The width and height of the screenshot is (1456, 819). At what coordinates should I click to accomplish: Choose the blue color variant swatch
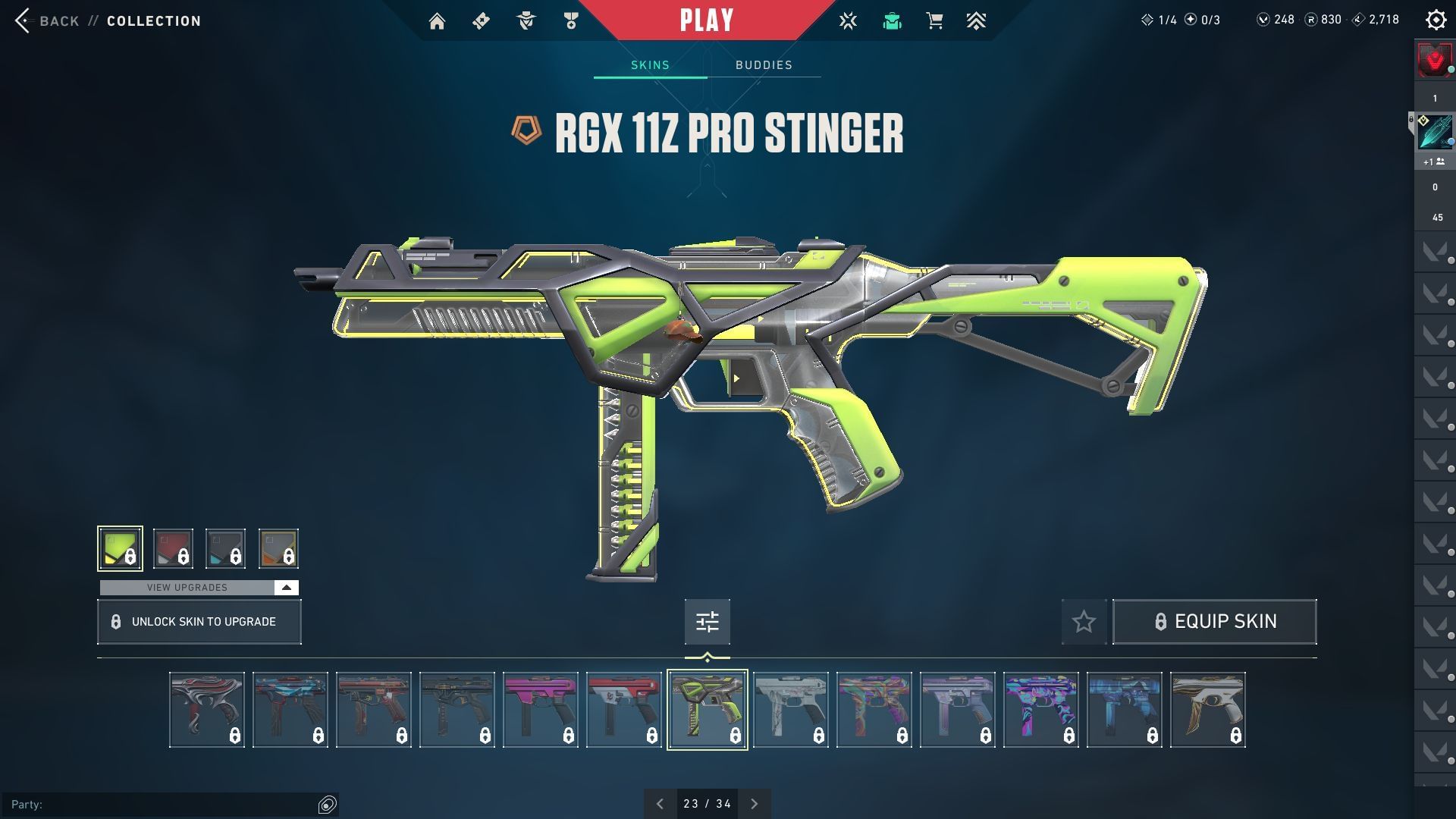(x=225, y=548)
